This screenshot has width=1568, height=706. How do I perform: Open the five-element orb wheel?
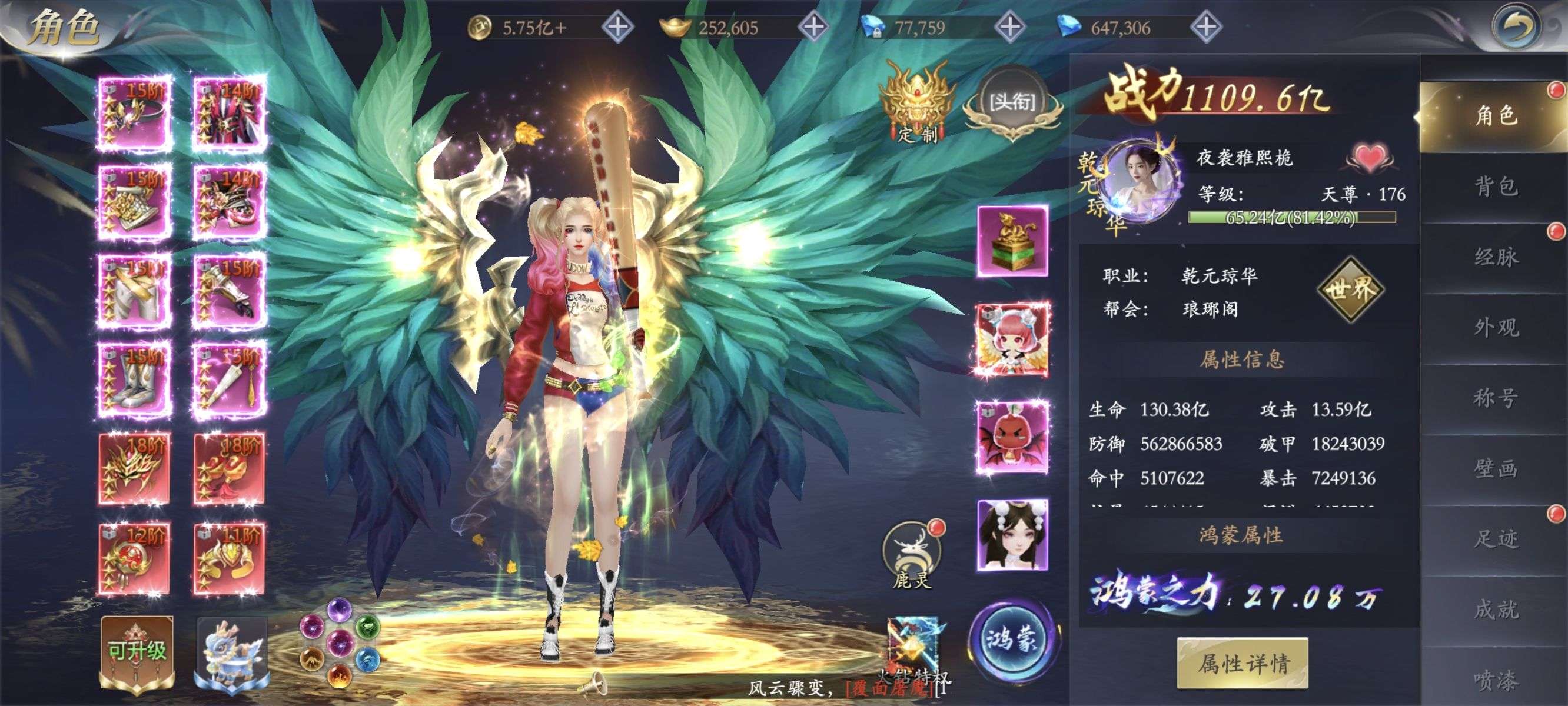tap(340, 642)
